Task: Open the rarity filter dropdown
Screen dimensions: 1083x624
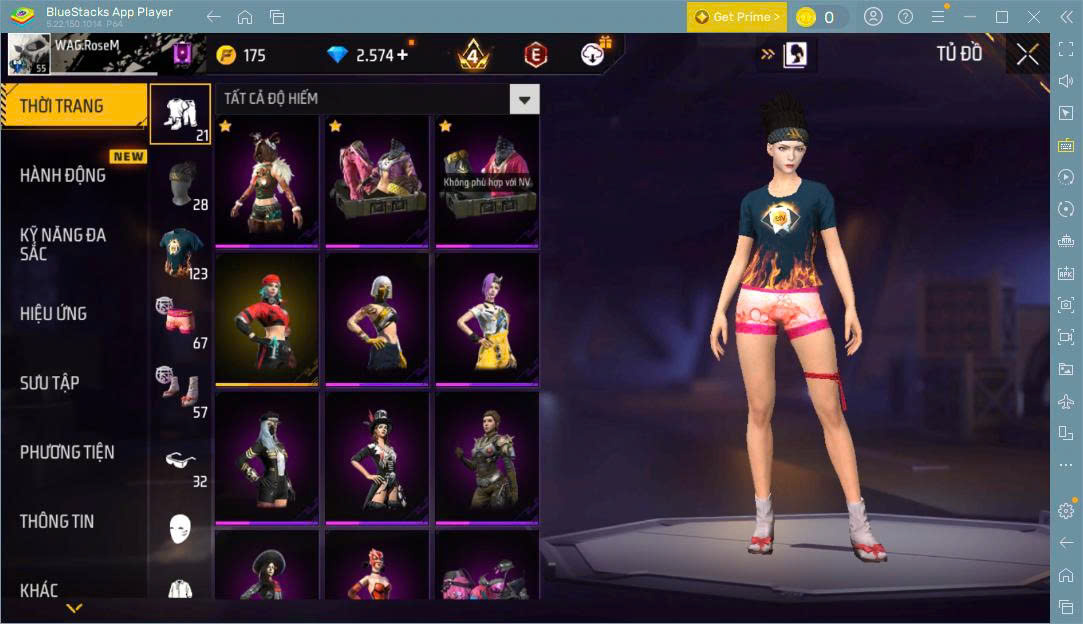Action: 524,98
